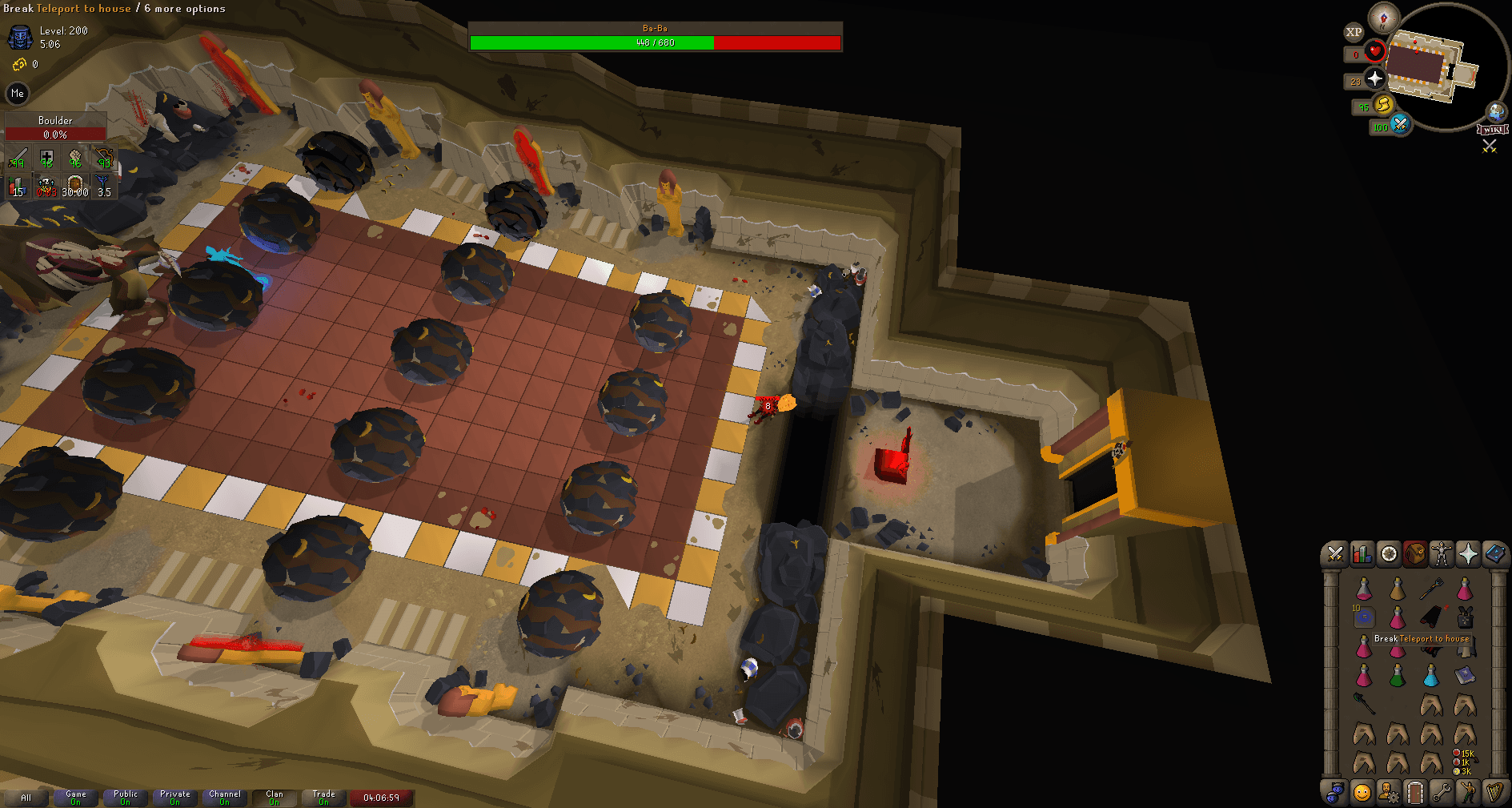Open the Worn Equipment tab
Image resolution: width=1512 pixels, height=808 pixels.
(x=1441, y=553)
